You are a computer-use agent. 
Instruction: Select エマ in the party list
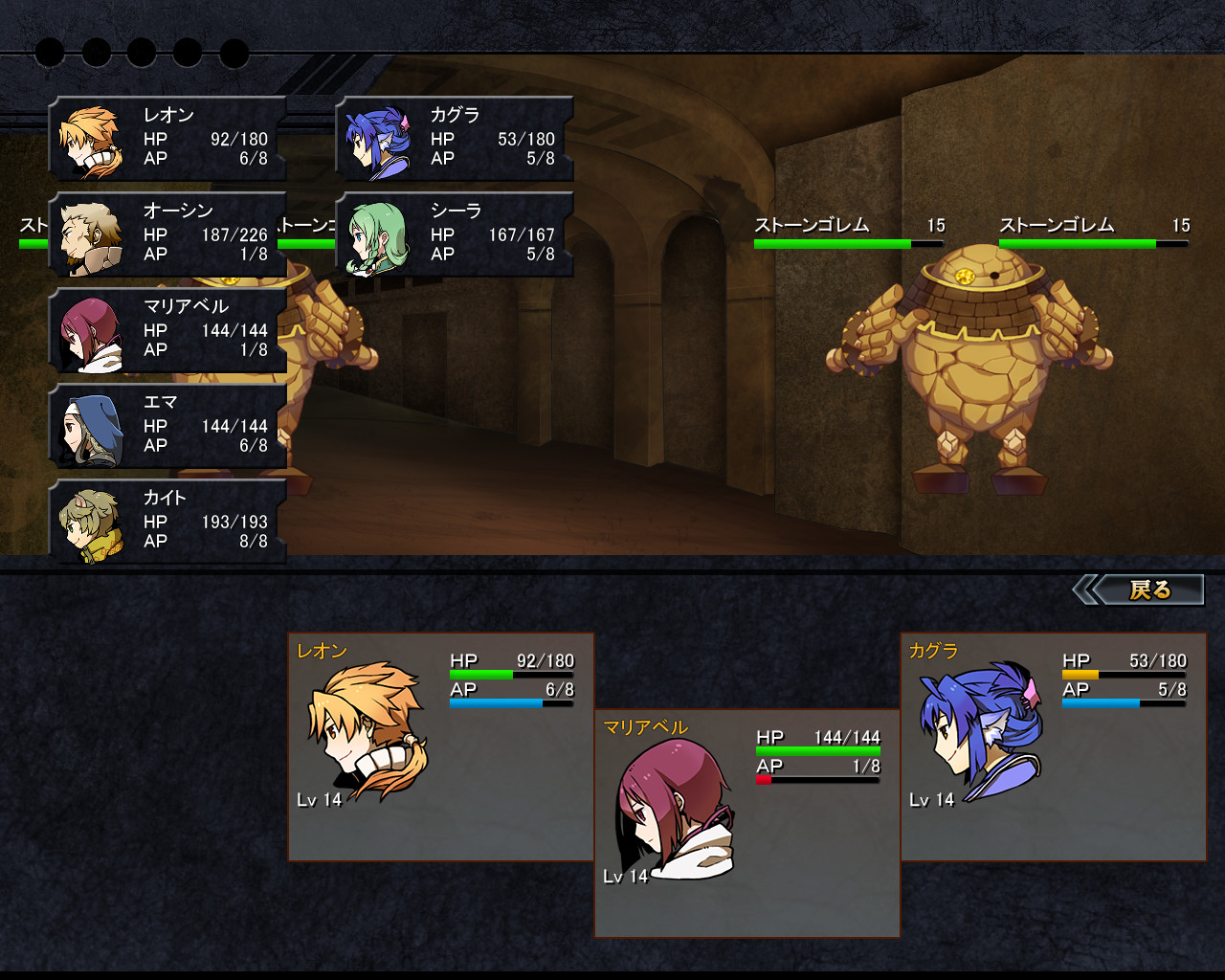click(168, 426)
